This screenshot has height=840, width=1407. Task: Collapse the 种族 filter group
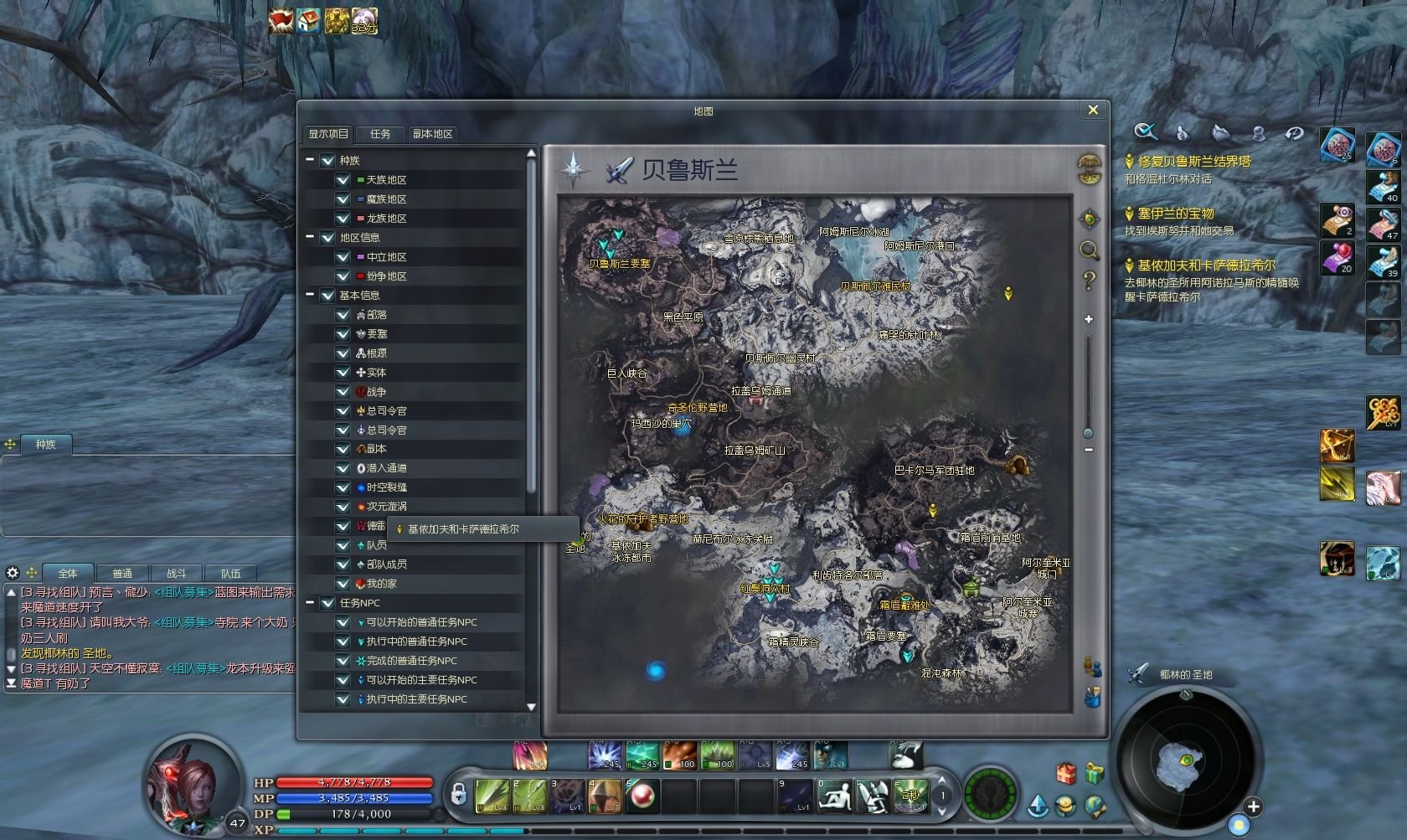pyautogui.click(x=311, y=160)
